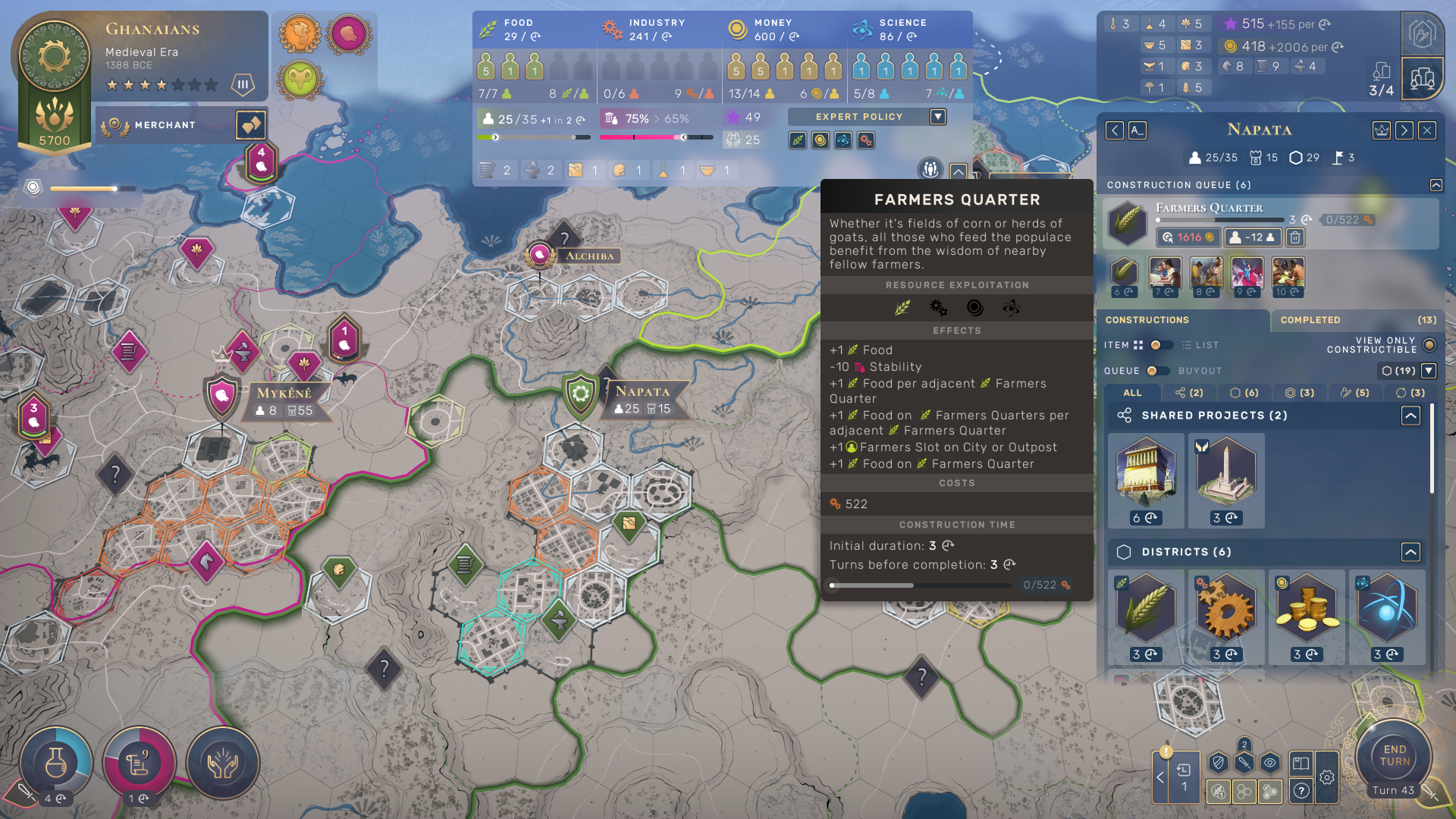Select the Mykênê city label
This screenshot has width=1456, height=819.
[284, 393]
